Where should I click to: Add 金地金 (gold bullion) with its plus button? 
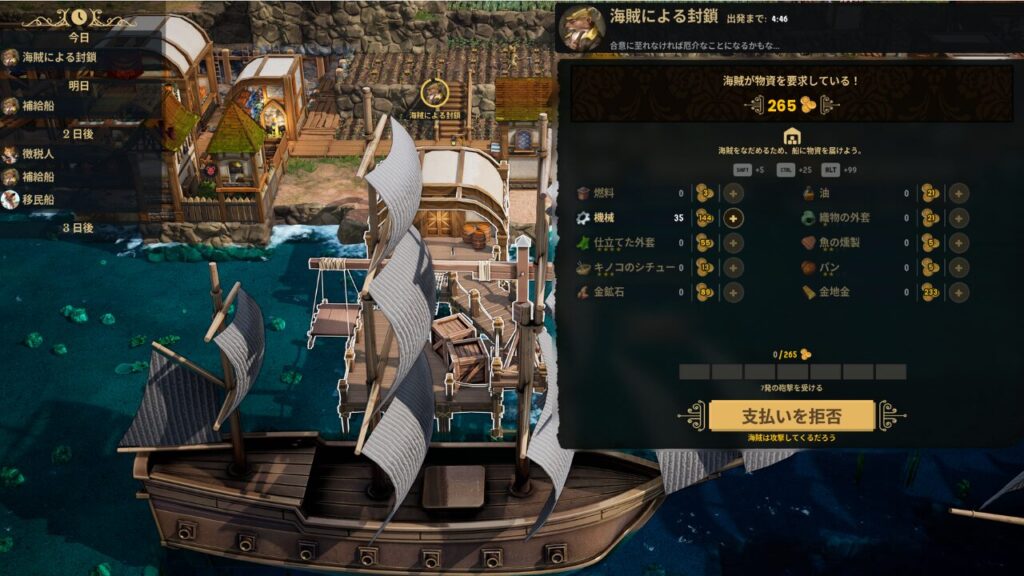pyautogui.click(x=958, y=292)
